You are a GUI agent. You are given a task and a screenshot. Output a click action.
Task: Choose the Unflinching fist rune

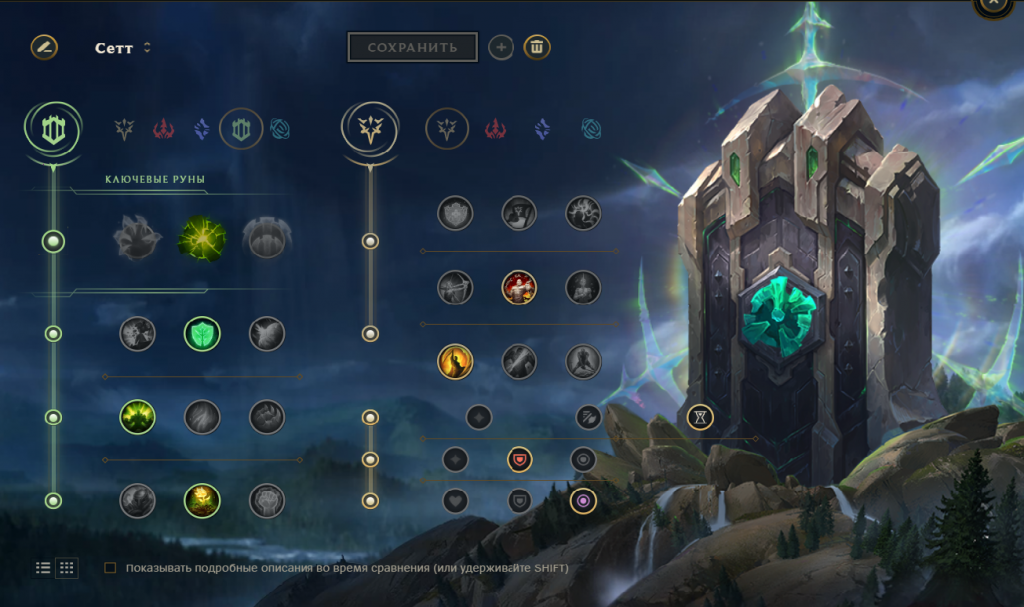pyautogui.click(x=266, y=500)
